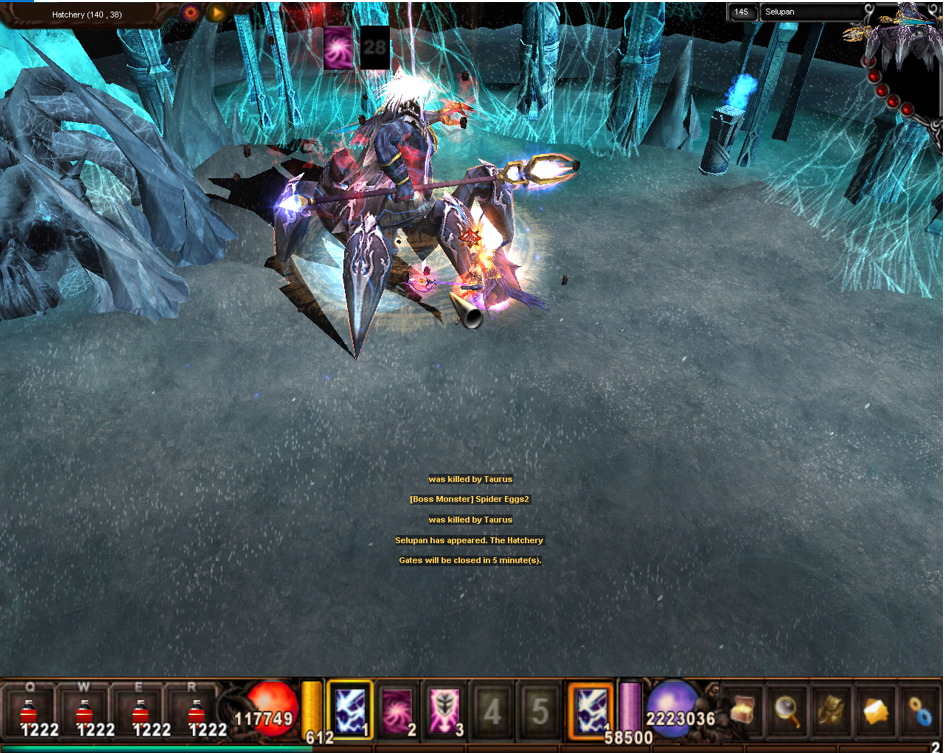Use the potion in the W slot

coord(83,711)
